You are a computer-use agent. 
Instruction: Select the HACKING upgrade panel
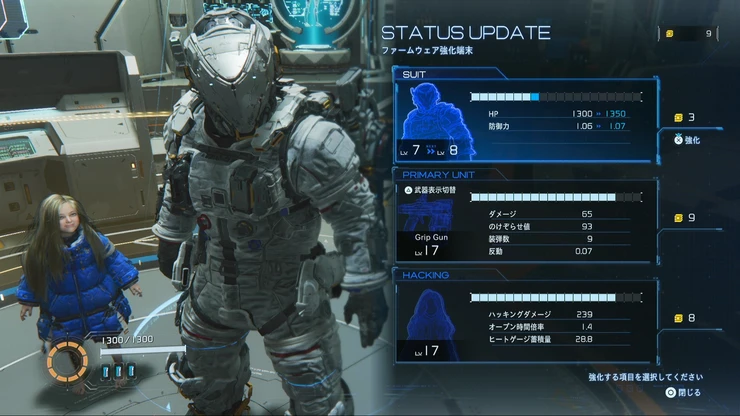coord(526,320)
